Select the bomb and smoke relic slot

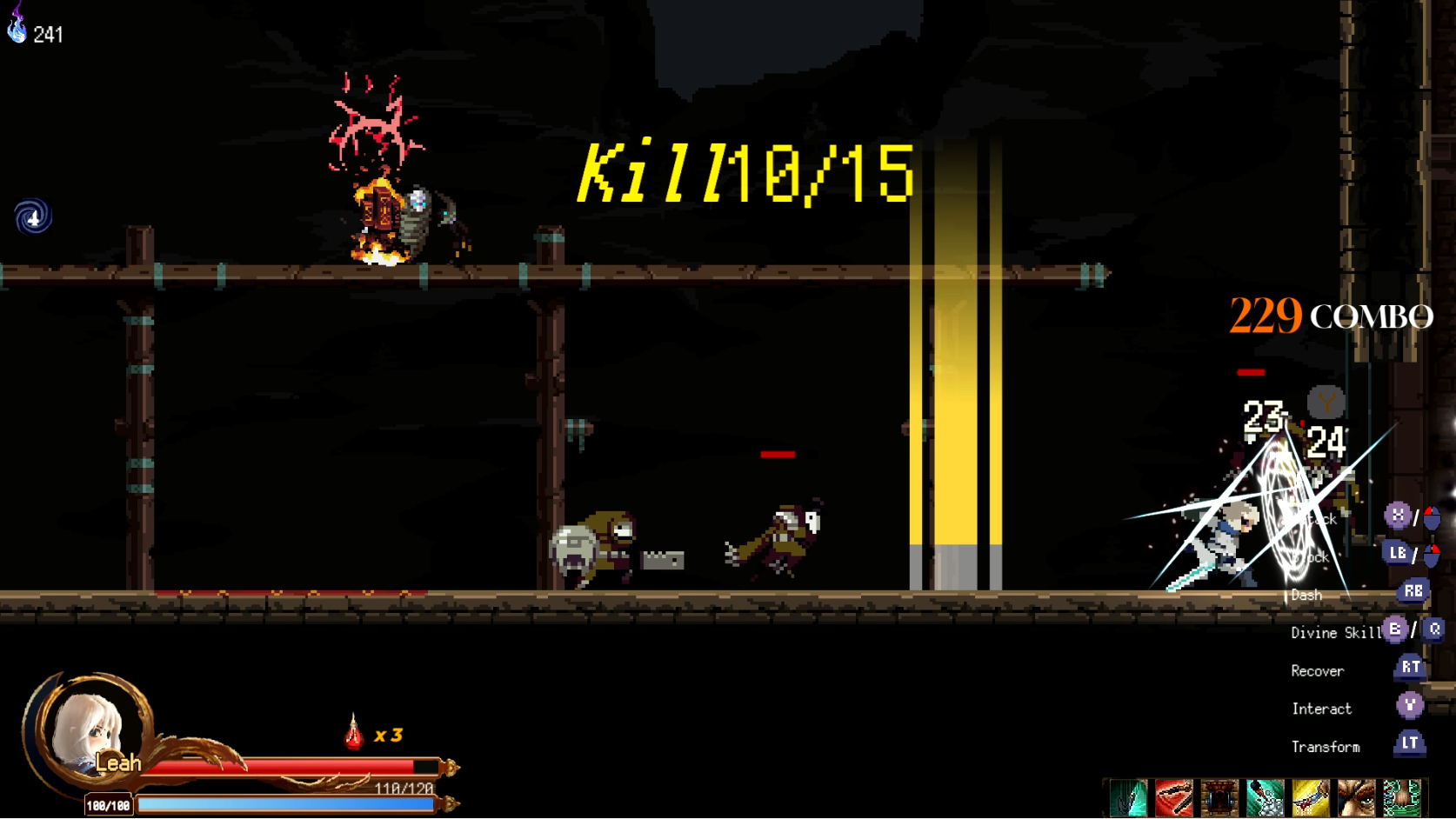point(1265,798)
